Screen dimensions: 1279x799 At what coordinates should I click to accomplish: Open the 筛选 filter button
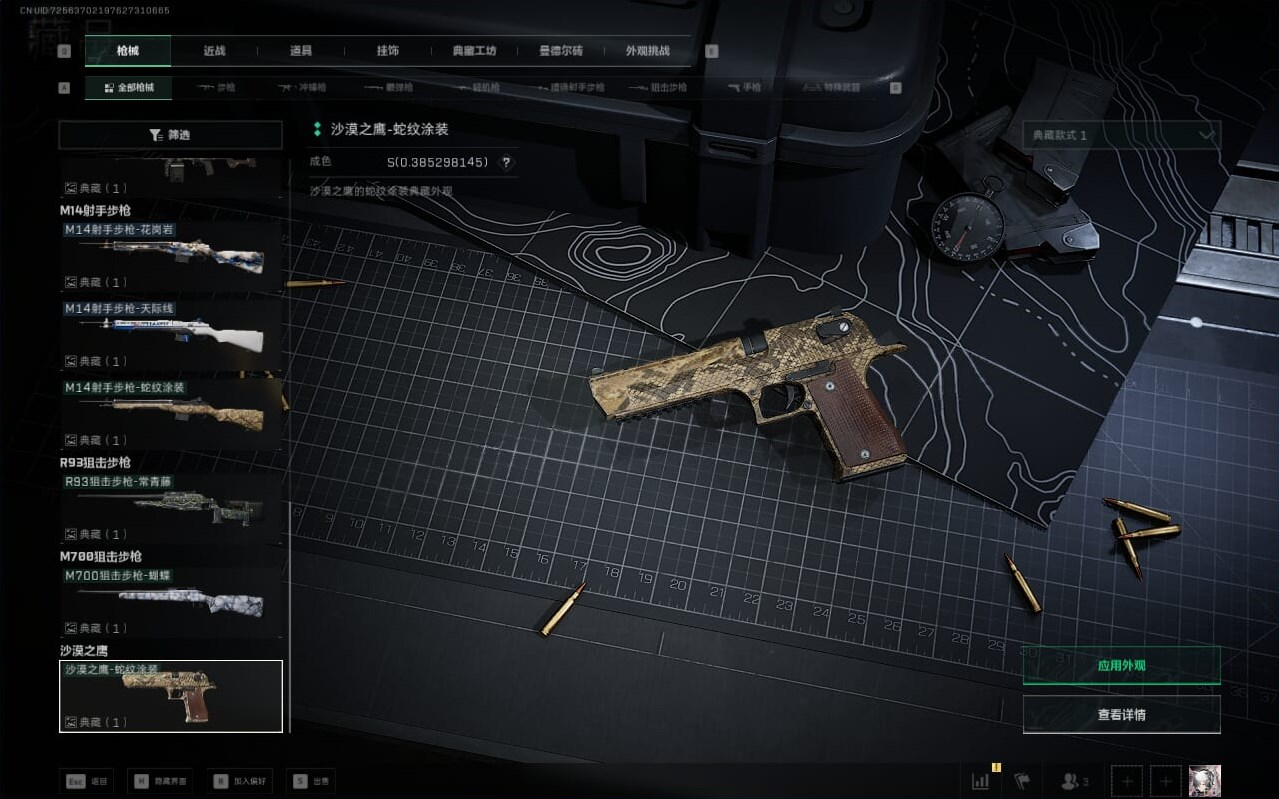pos(170,135)
